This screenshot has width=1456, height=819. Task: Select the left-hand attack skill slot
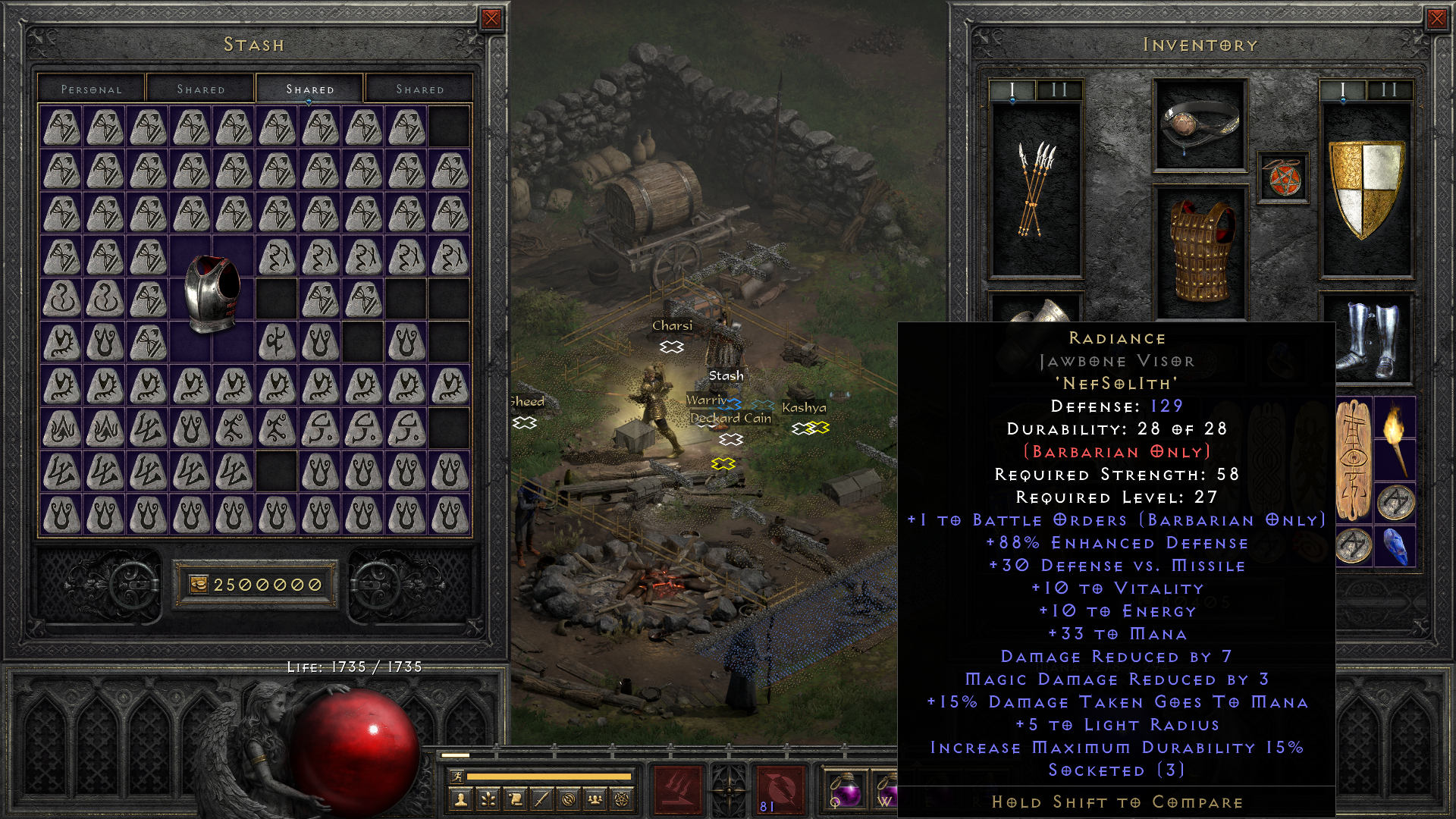pos(679,789)
